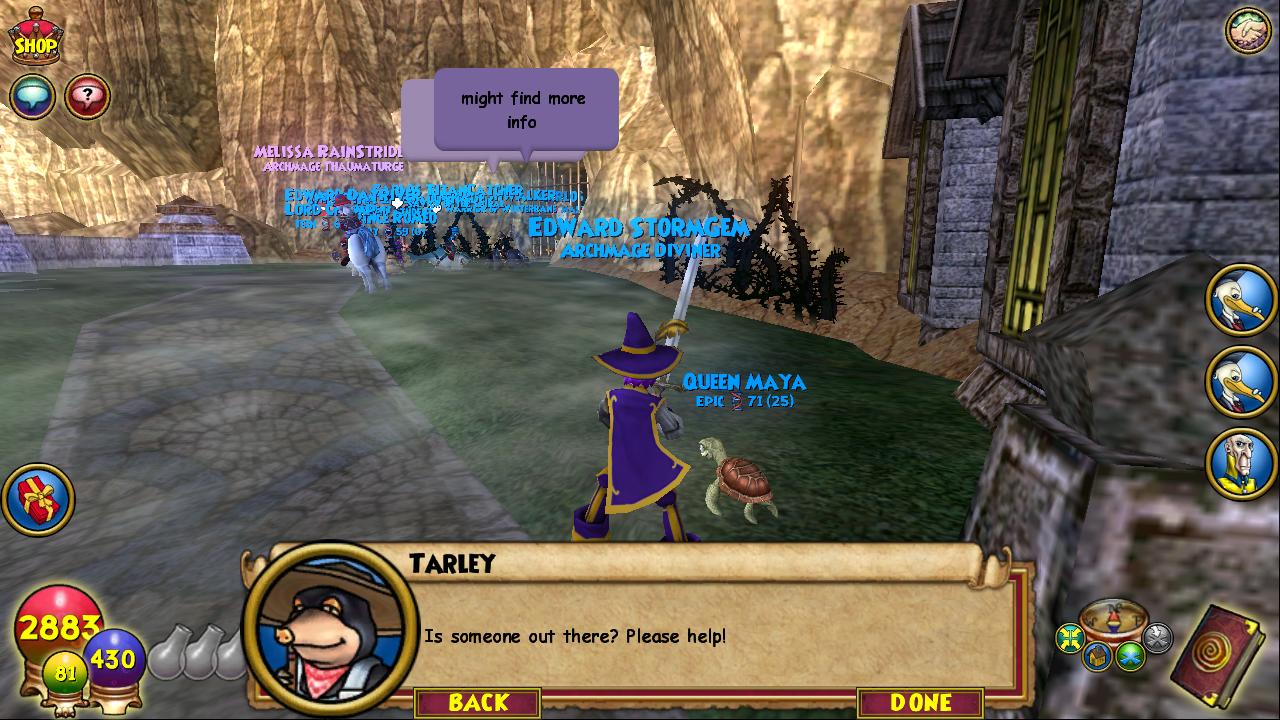This screenshot has height=720, width=1280.
Task: Click the green icon with blue arrows
Action: coord(1131,656)
